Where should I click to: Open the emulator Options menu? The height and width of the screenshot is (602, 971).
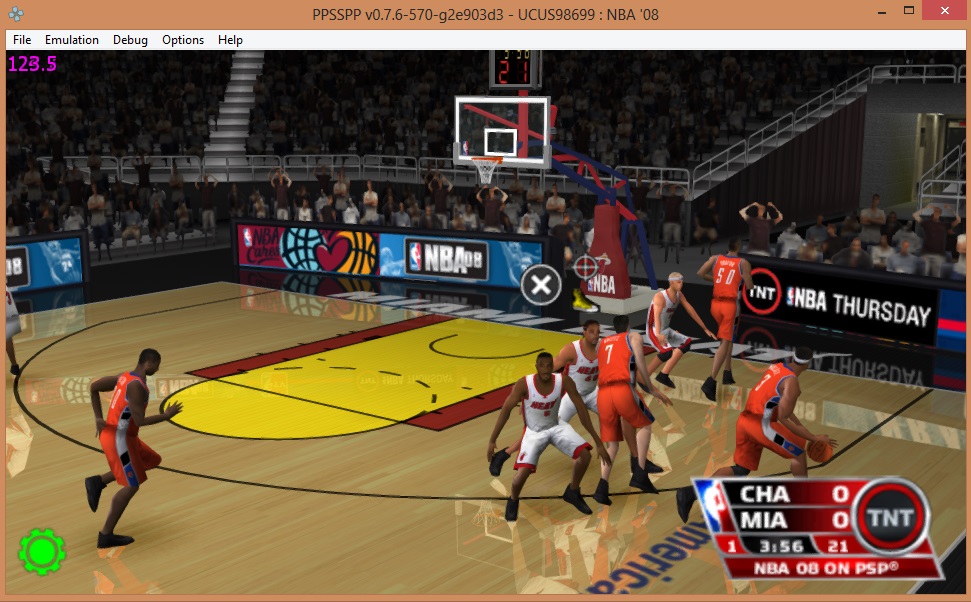tap(183, 40)
